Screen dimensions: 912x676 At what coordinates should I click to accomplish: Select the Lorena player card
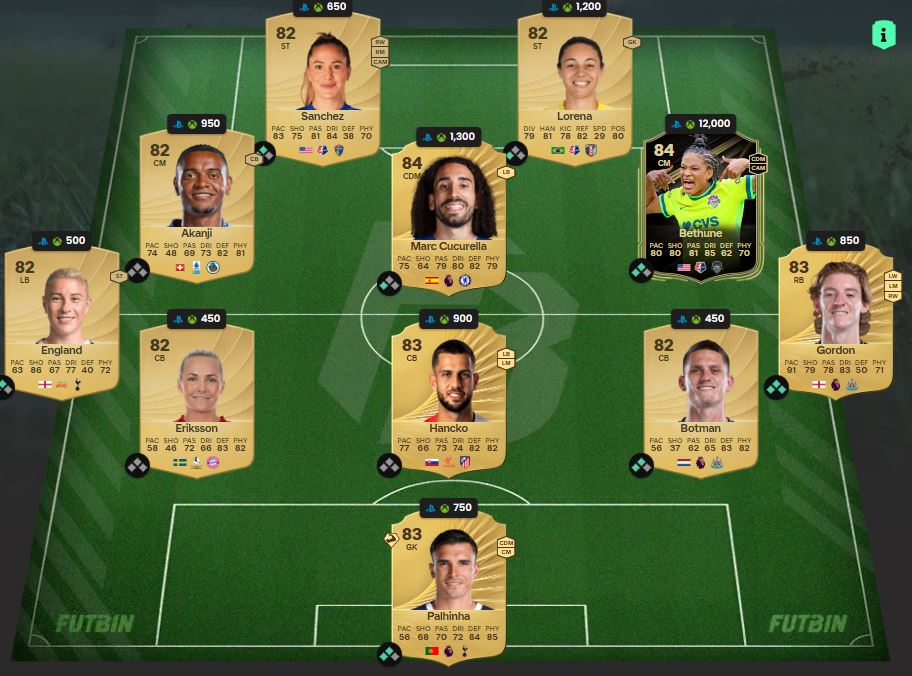574,85
